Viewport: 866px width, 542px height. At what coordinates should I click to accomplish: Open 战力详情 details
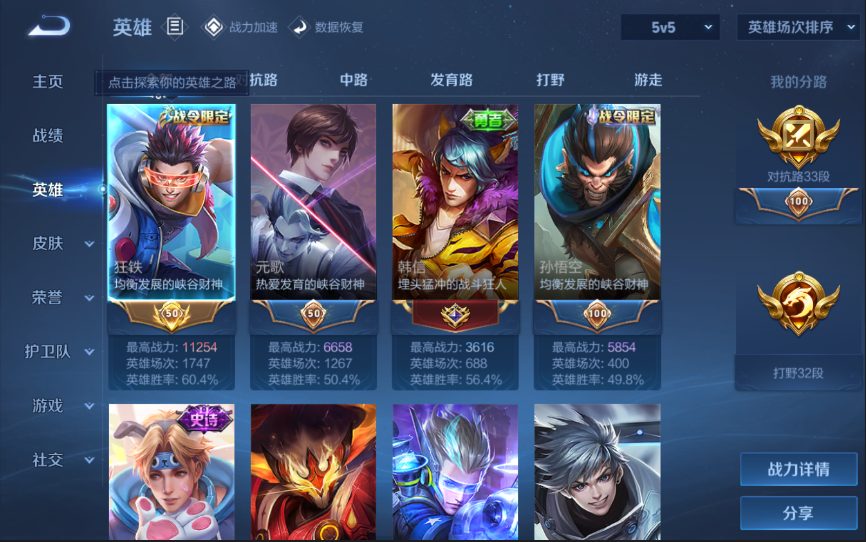[x=798, y=469]
